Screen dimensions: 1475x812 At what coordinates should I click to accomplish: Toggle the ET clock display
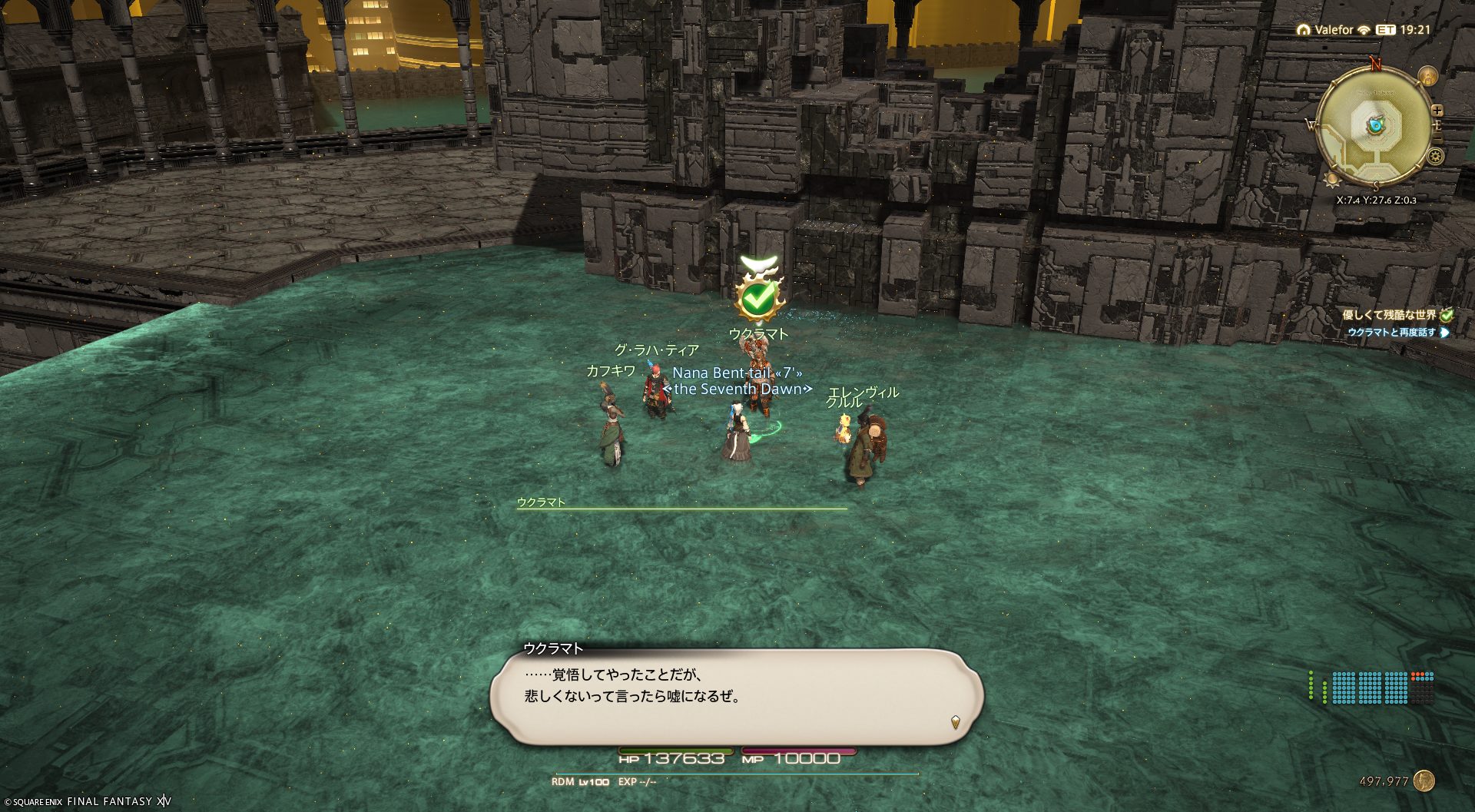pyautogui.click(x=1404, y=30)
